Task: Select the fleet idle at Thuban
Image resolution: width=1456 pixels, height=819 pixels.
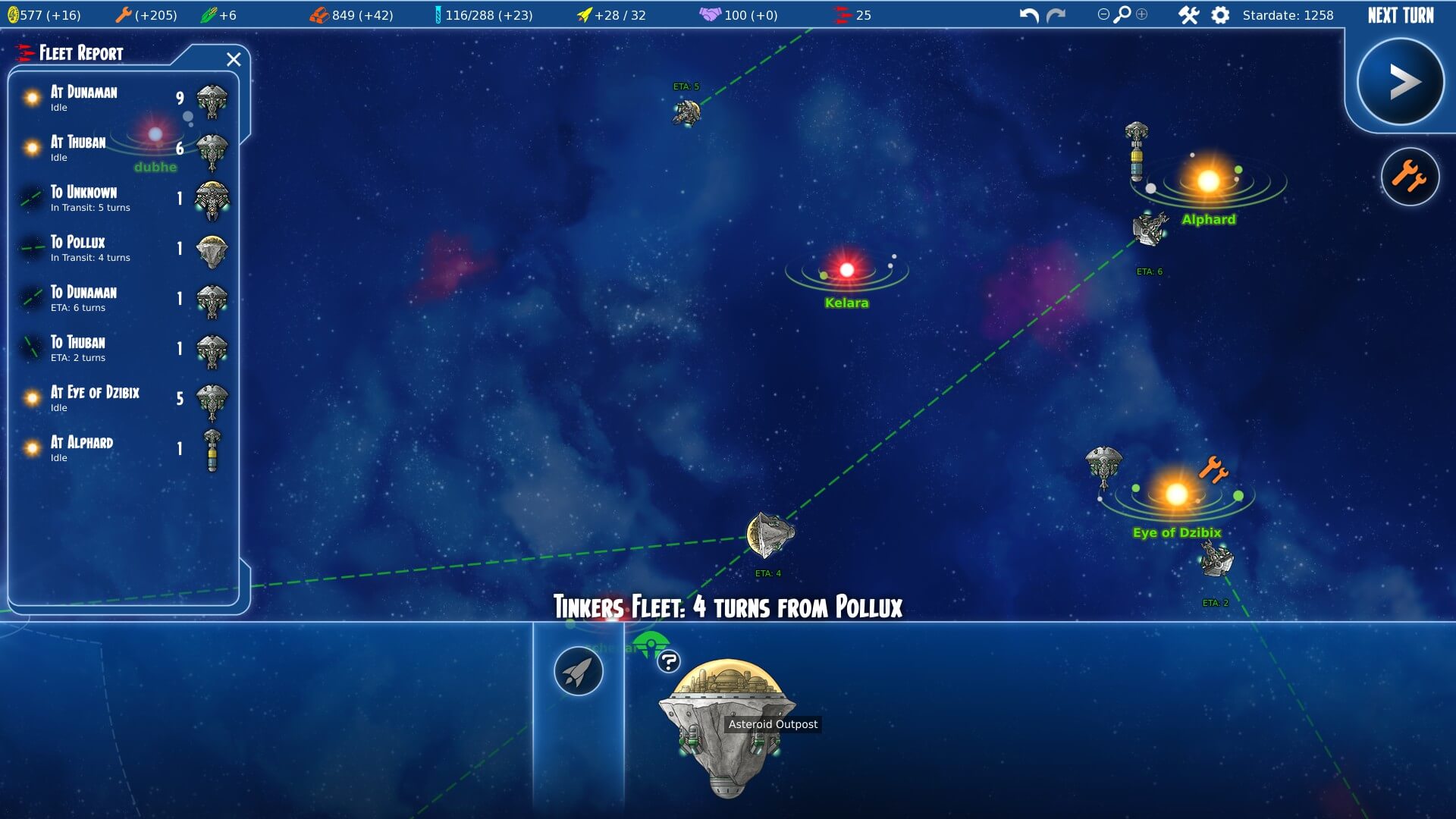Action: pyautogui.click(x=121, y=149)
